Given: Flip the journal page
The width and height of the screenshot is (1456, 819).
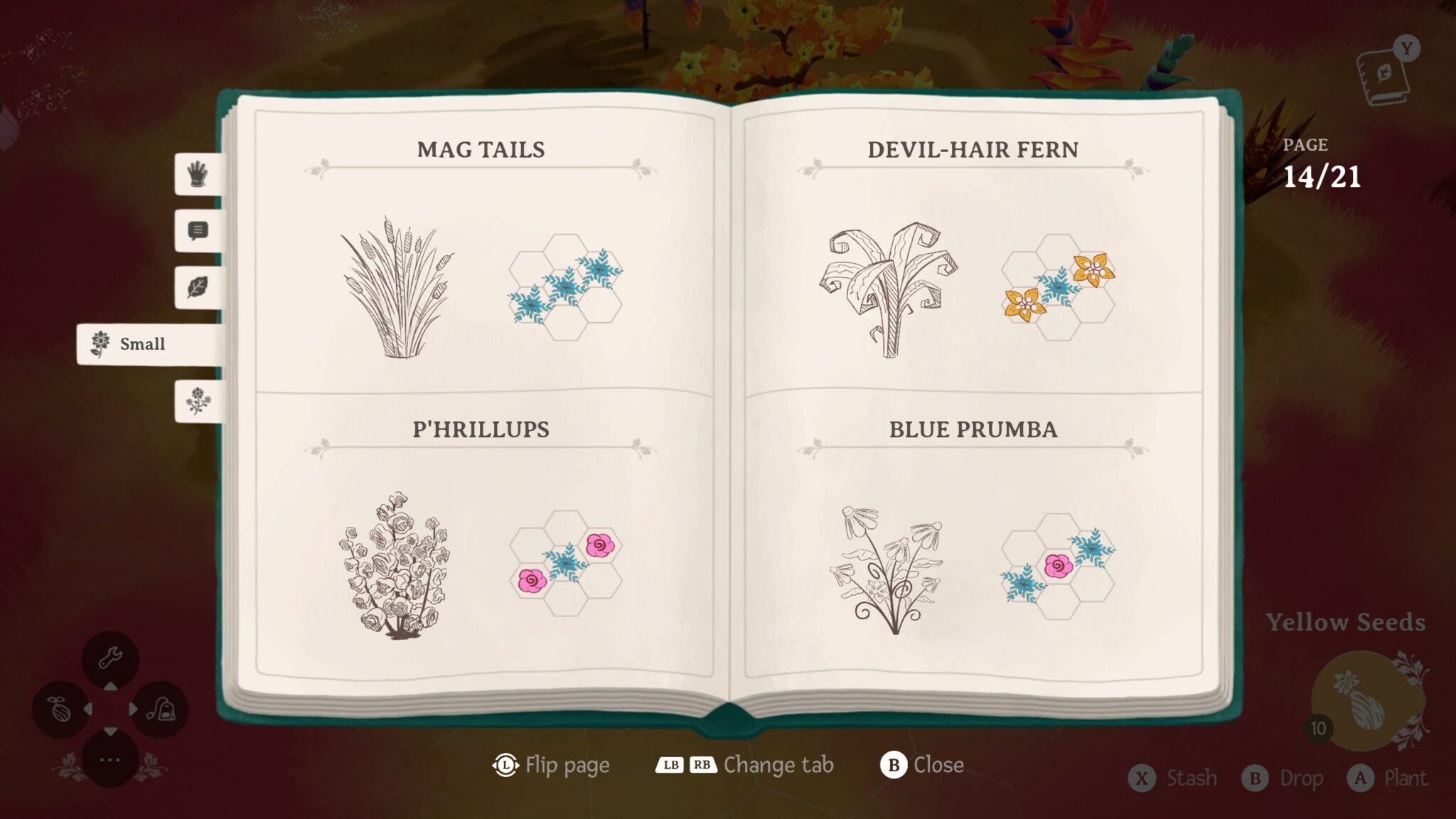Looking at the screenshot, I should tap(551, 765).
